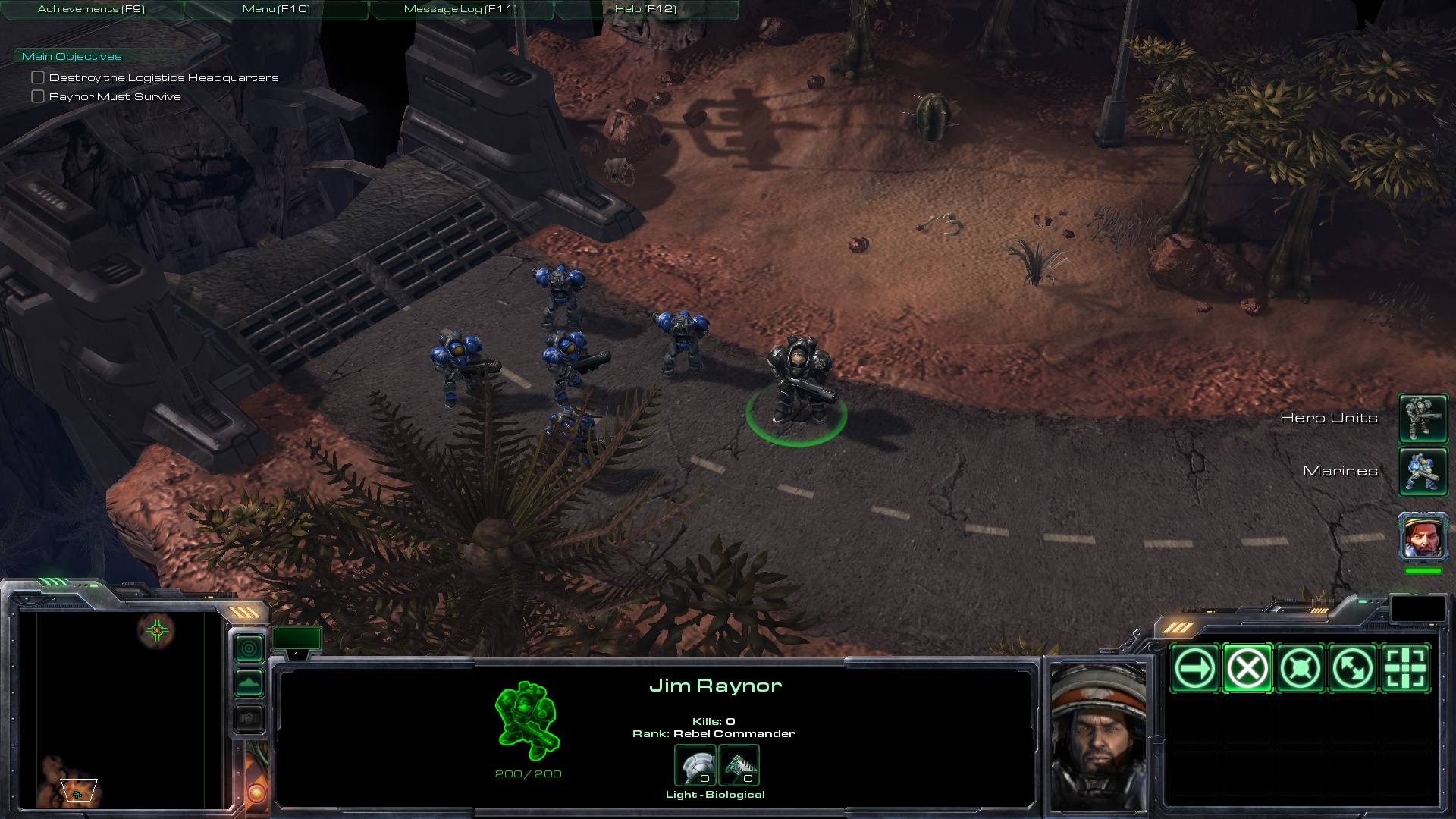The height and width of the screenshot is (819, 1456).
Task: Click the Jim Raynor unit wireframe
Action: click(528, 721)
